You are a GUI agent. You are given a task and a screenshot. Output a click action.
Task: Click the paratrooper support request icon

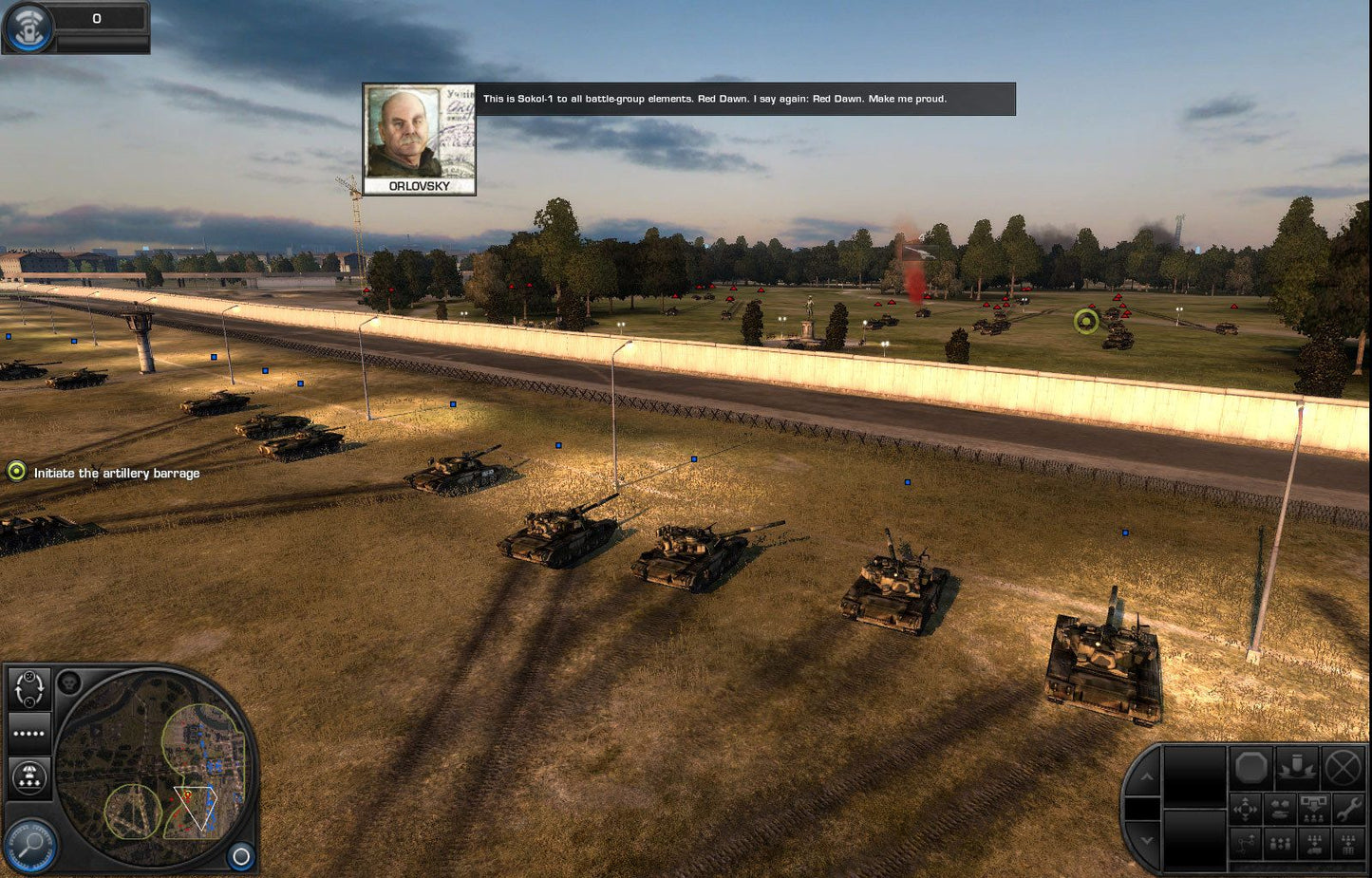(x=28, y=775)
